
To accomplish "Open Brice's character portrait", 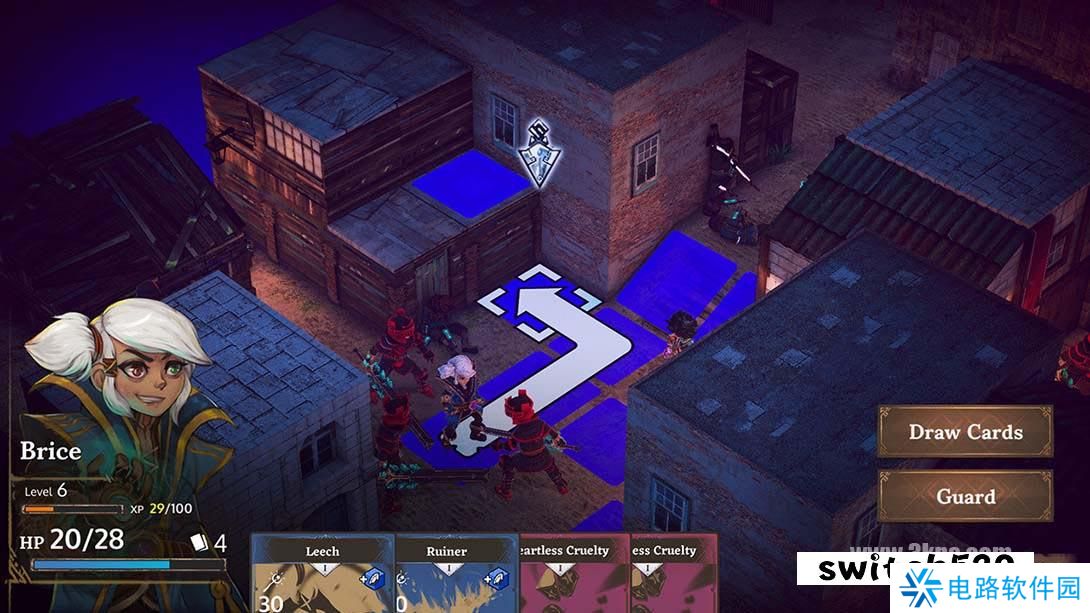I will pyautogui.click(x=120, y=380).
